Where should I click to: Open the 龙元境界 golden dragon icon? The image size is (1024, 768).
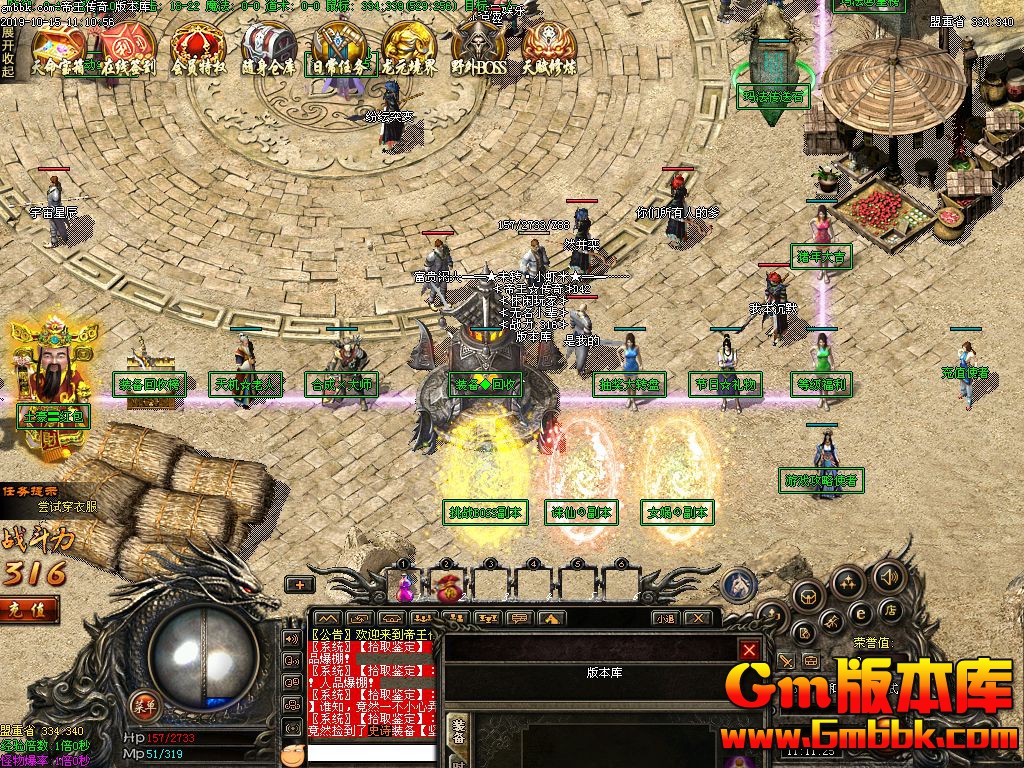click(409, 48)
